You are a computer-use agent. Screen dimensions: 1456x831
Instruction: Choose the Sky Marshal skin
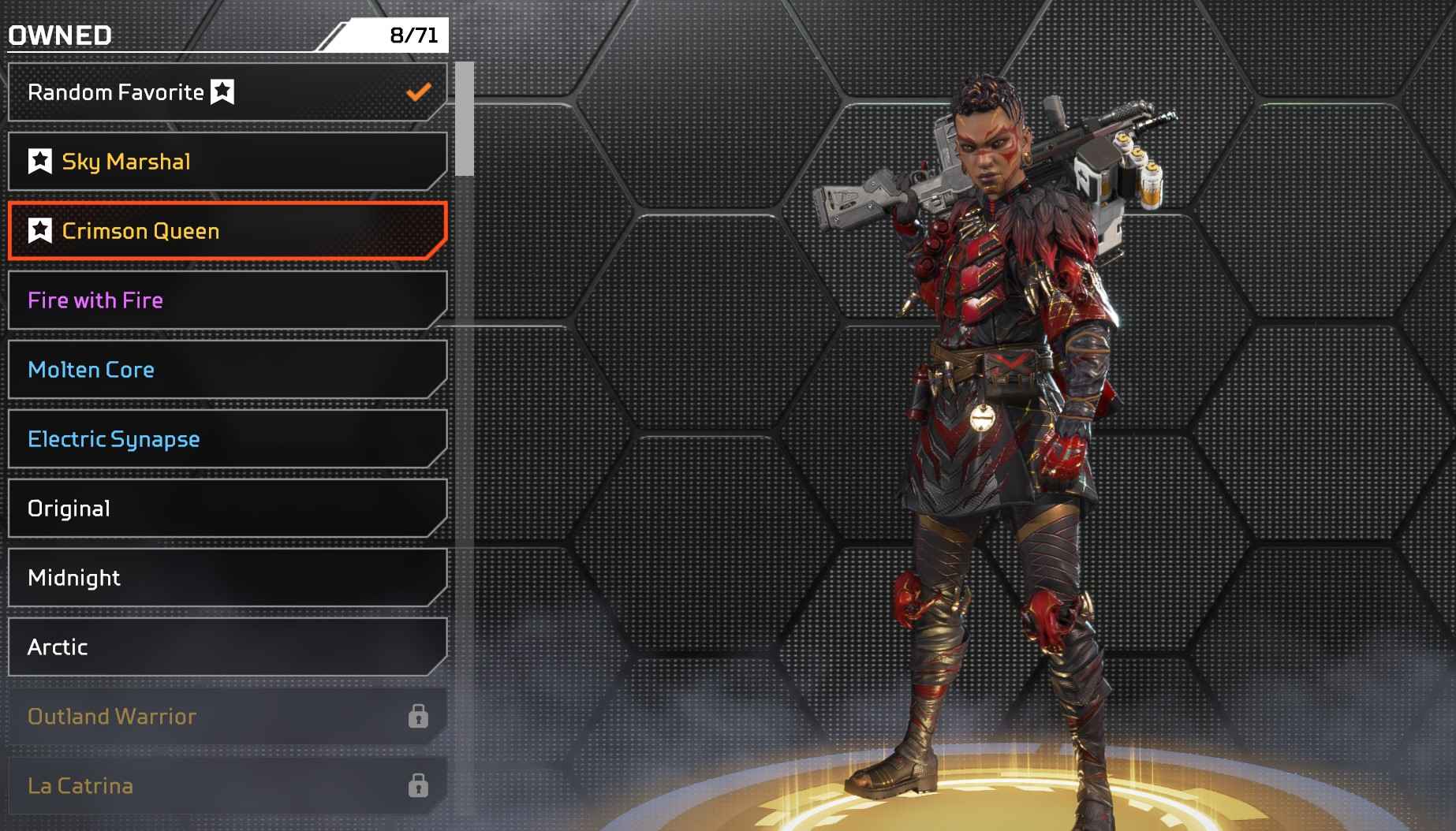coord(227,162)
